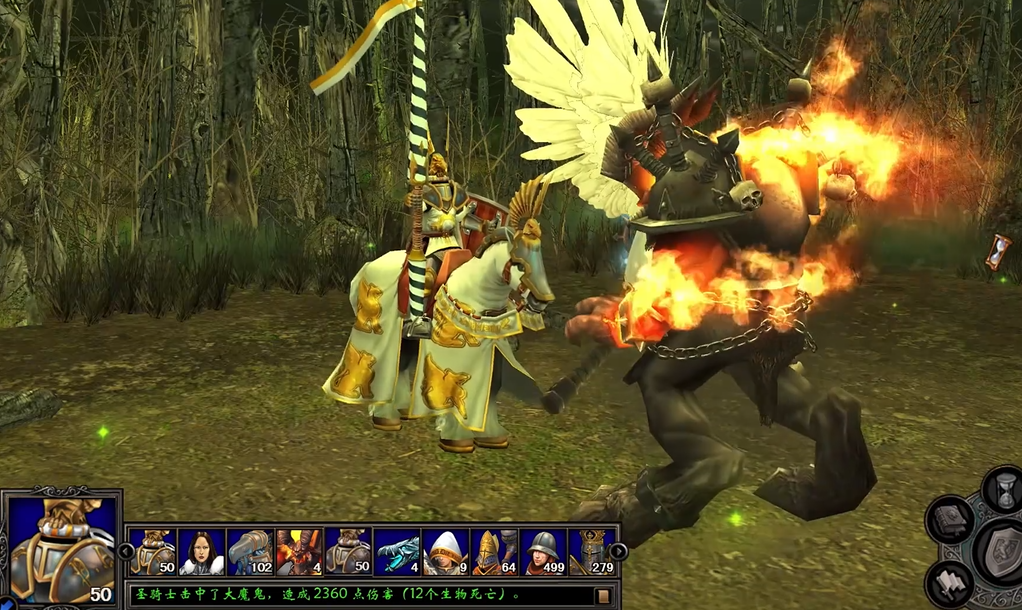Activate the shield Defend command
The height and width of the screenshot is (610, 1022).
1000,553
